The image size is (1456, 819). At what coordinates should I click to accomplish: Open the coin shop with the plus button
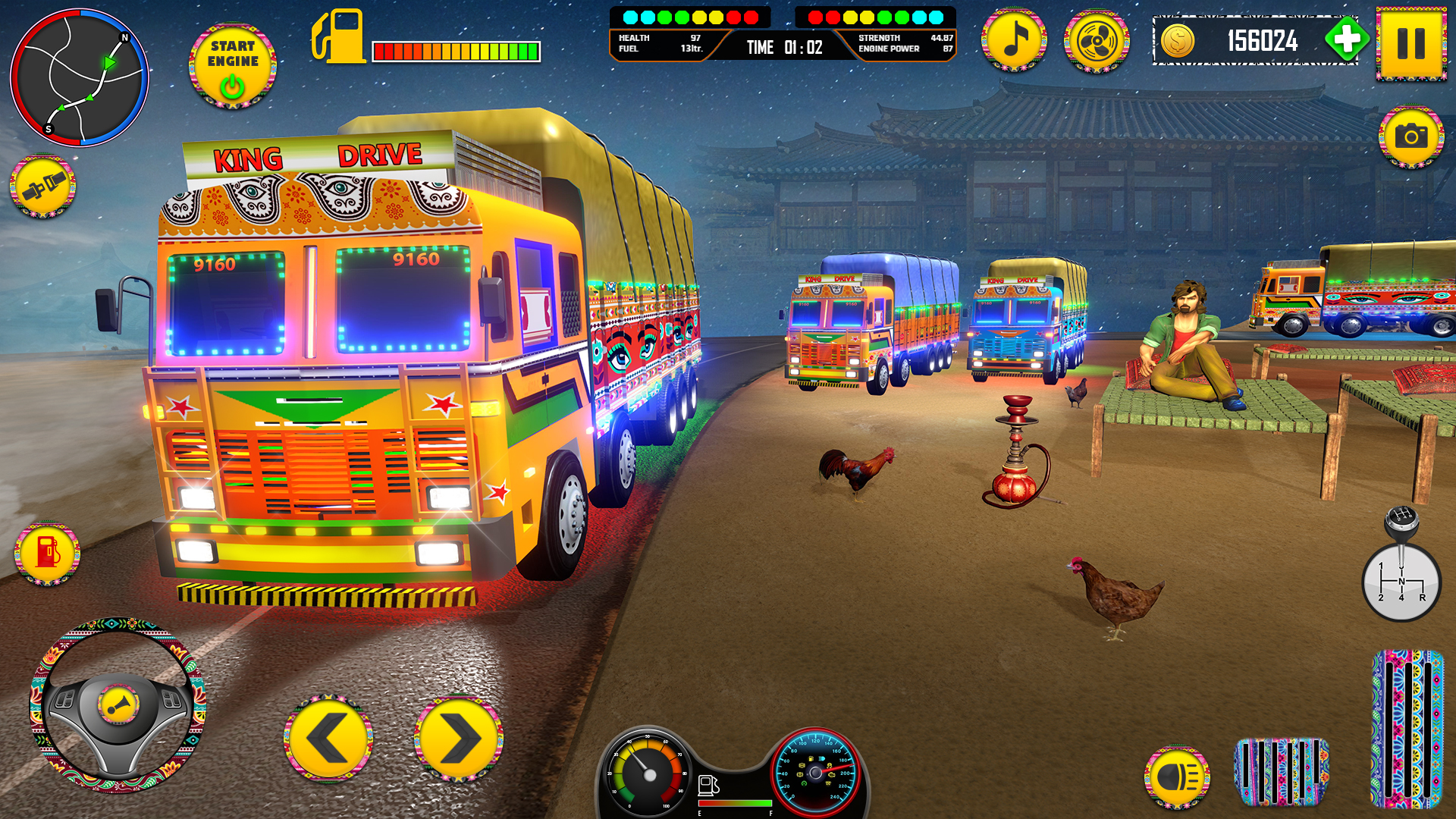[x=1348, y=39]
